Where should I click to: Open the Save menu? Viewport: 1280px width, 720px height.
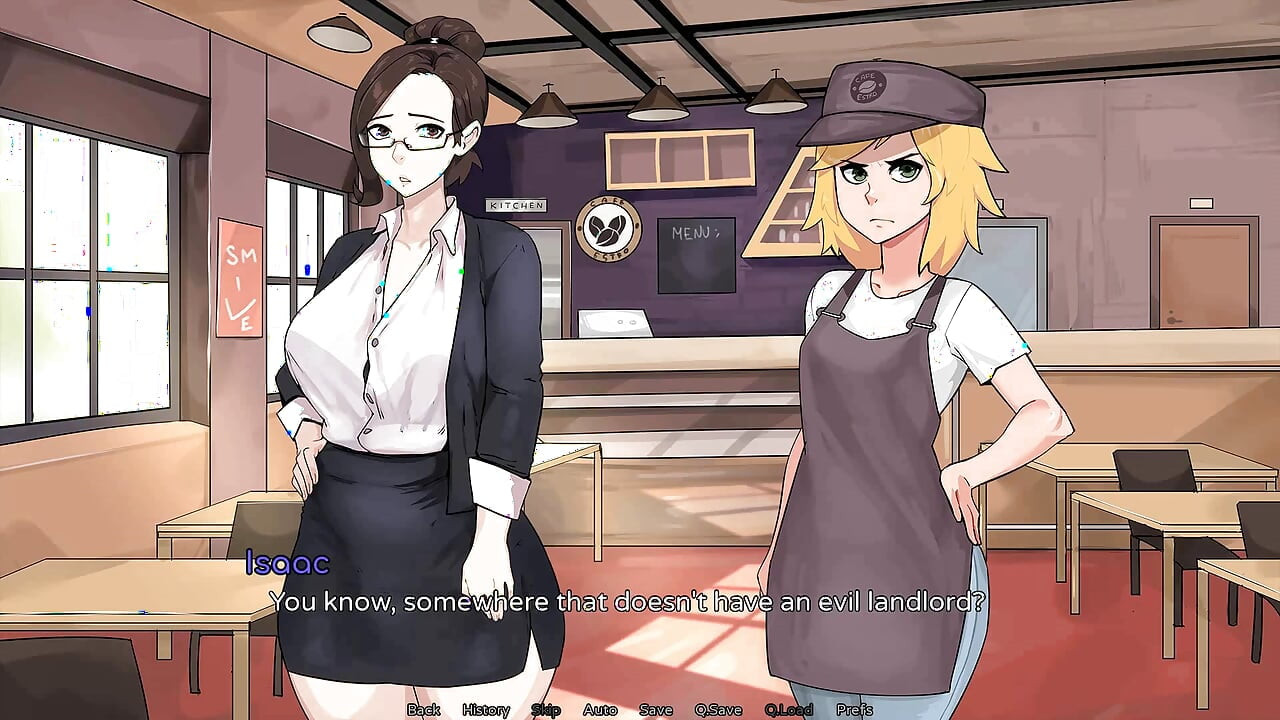click(x=656, y=710)
